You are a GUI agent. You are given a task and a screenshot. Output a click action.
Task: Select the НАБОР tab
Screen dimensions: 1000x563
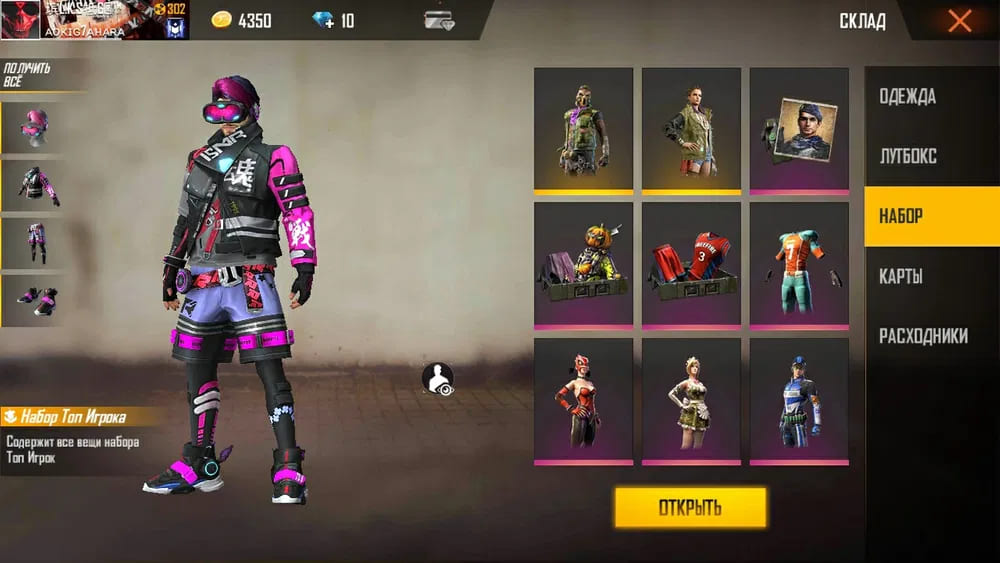(901, 216)
